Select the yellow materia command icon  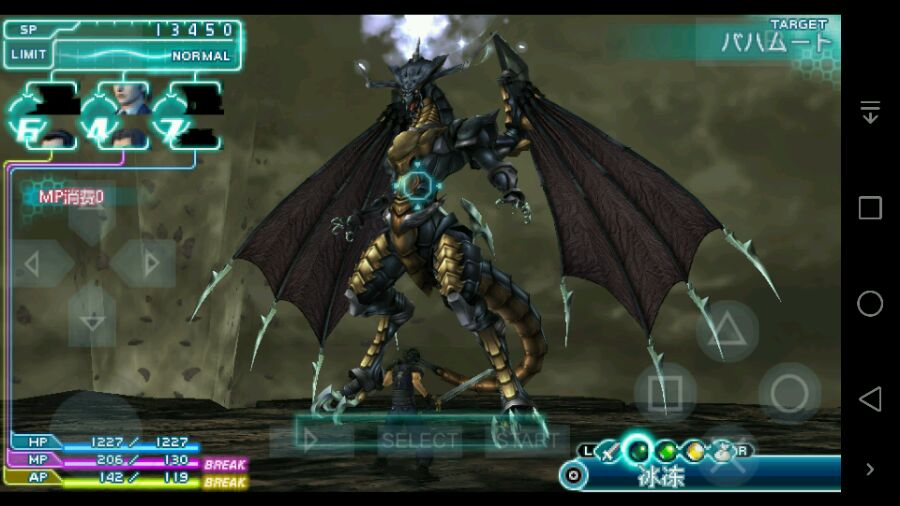[x=694, y=451]
